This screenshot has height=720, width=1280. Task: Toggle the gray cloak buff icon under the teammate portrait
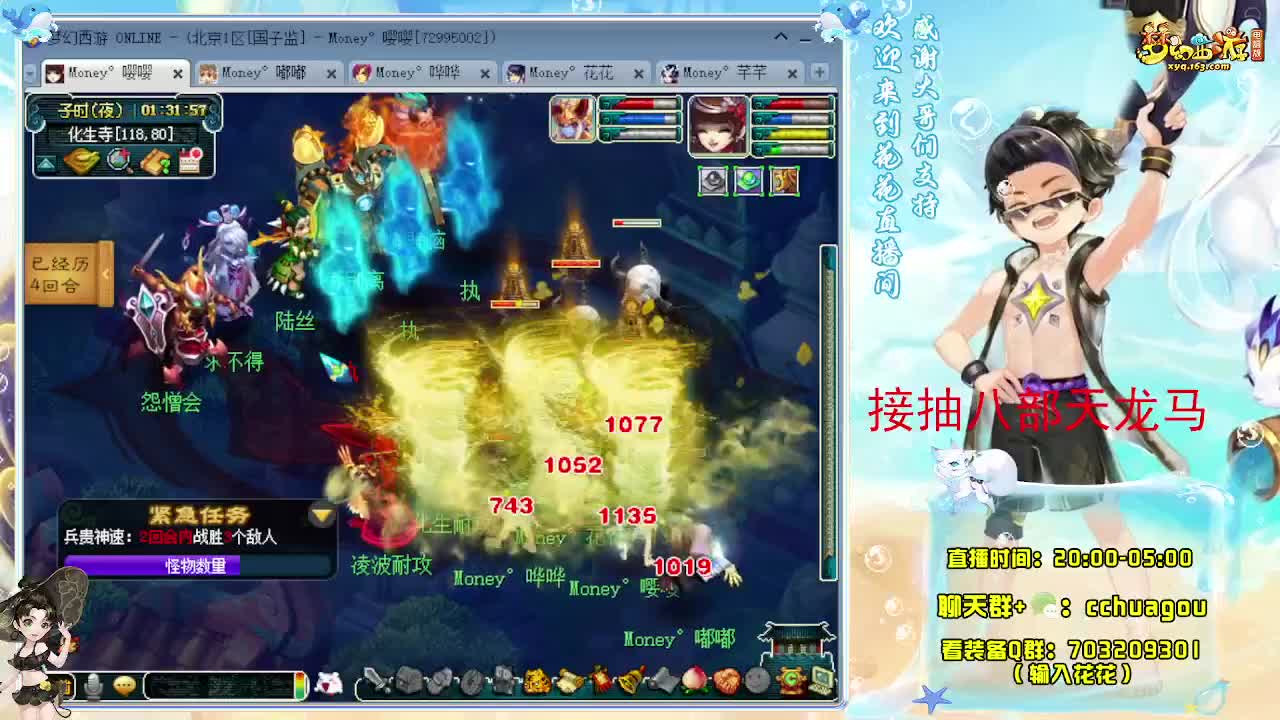(713, 180)
